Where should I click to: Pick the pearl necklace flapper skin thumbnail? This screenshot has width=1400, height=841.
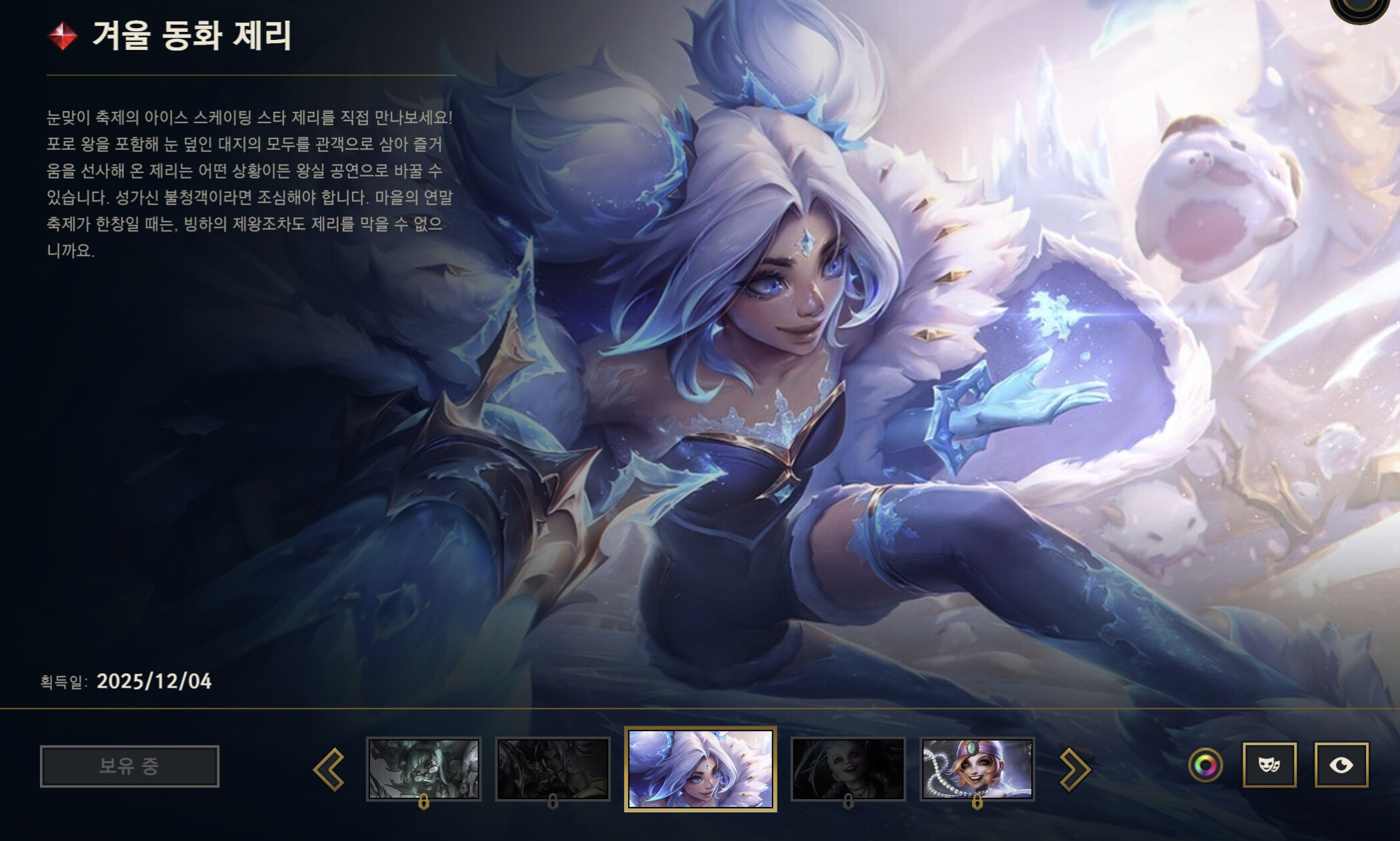[977, 768]
